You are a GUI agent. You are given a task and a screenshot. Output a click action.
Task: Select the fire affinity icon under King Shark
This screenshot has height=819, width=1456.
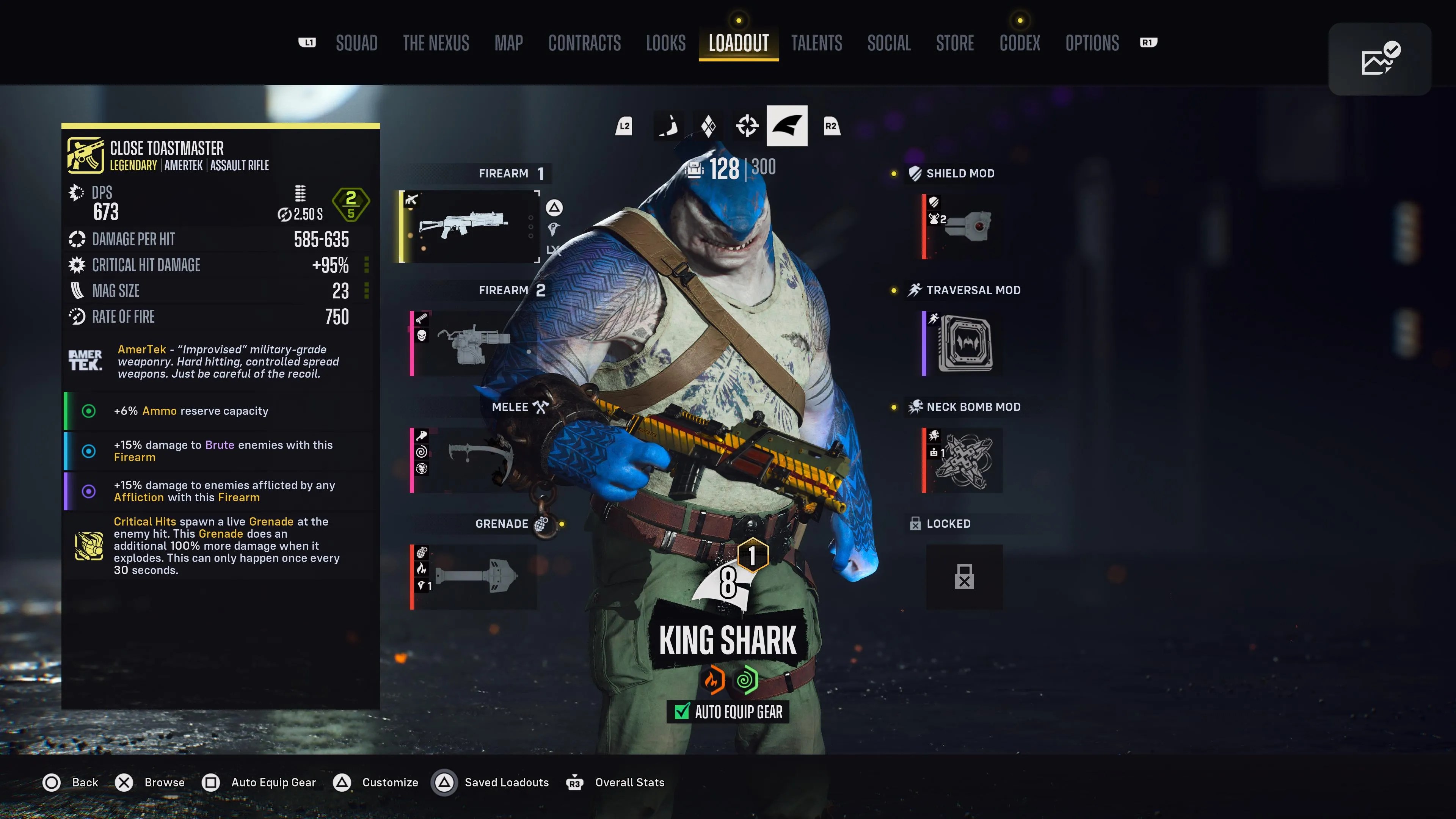713,681
